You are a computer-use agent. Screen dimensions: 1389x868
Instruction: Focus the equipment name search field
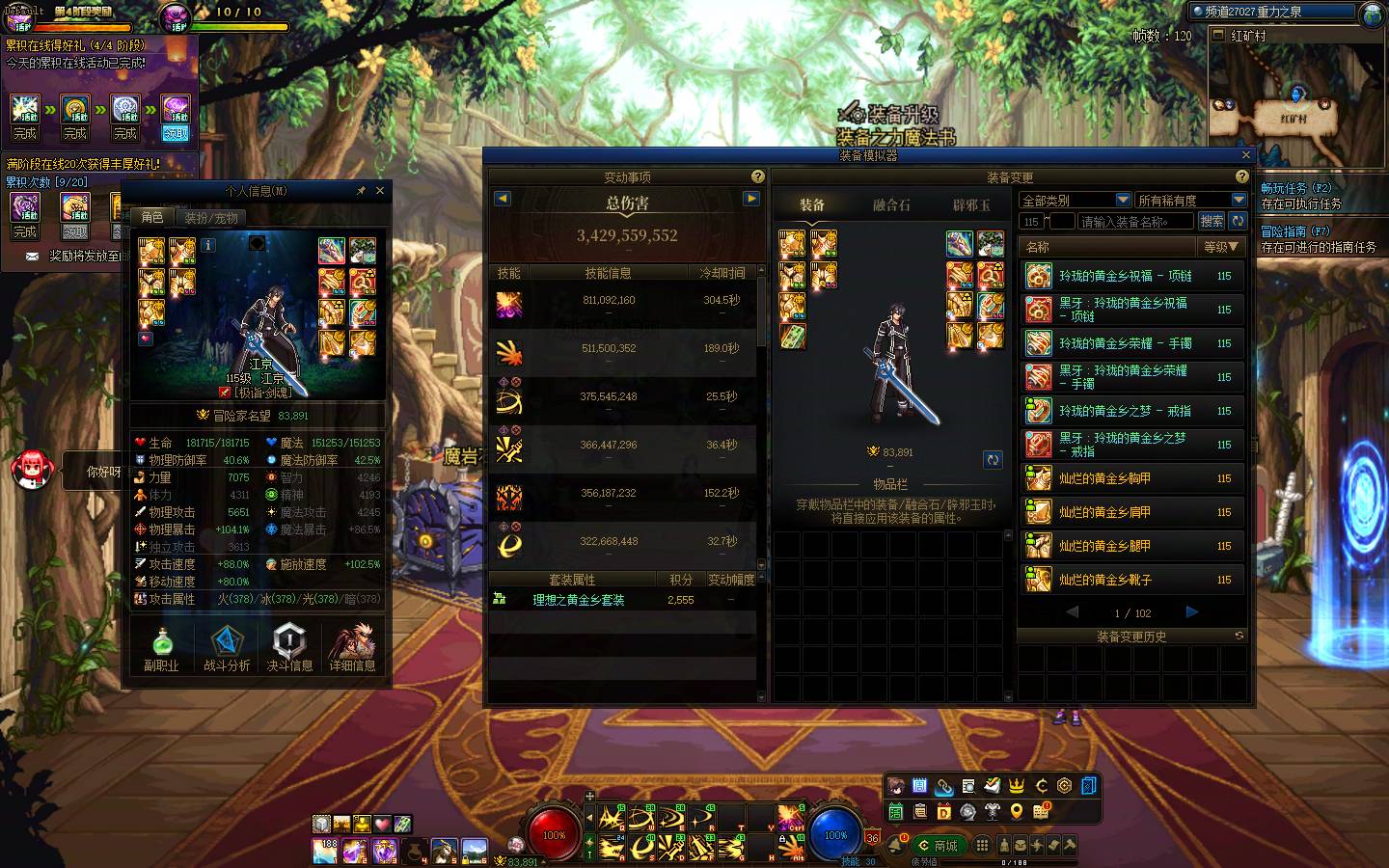(x=1134, y=222)
